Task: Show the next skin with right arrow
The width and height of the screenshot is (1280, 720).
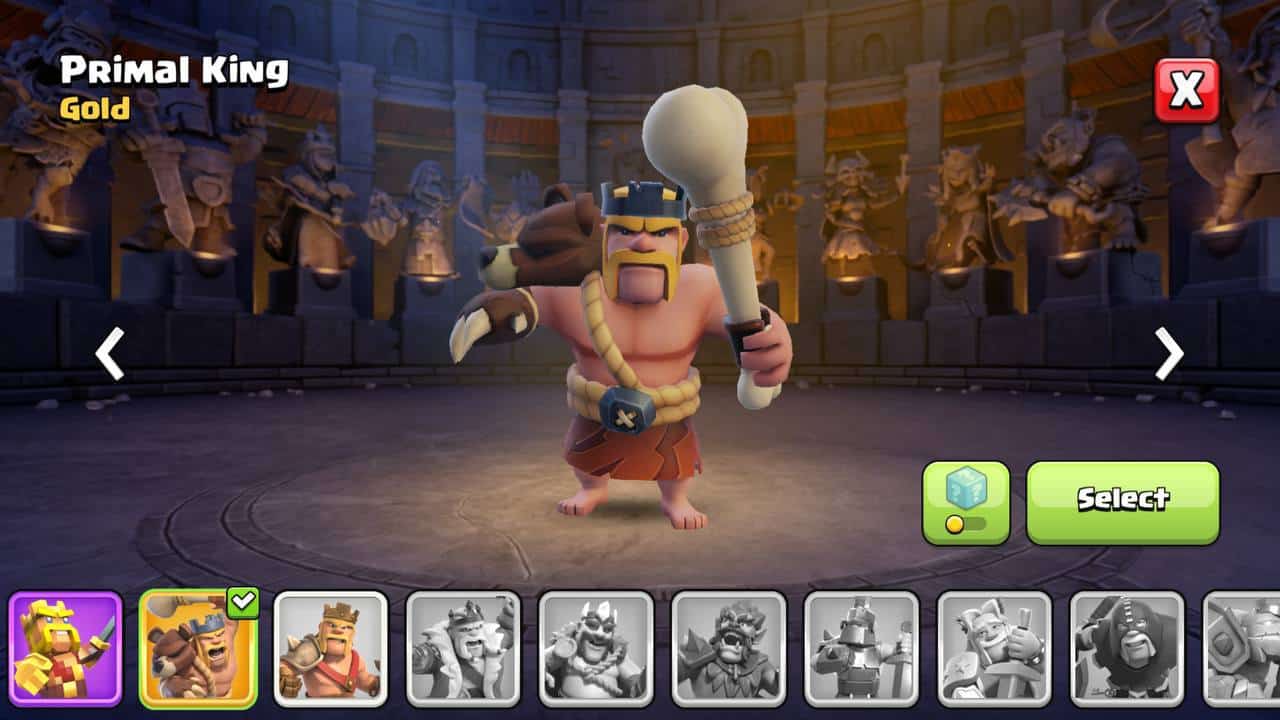Action: click(1168, 354)
